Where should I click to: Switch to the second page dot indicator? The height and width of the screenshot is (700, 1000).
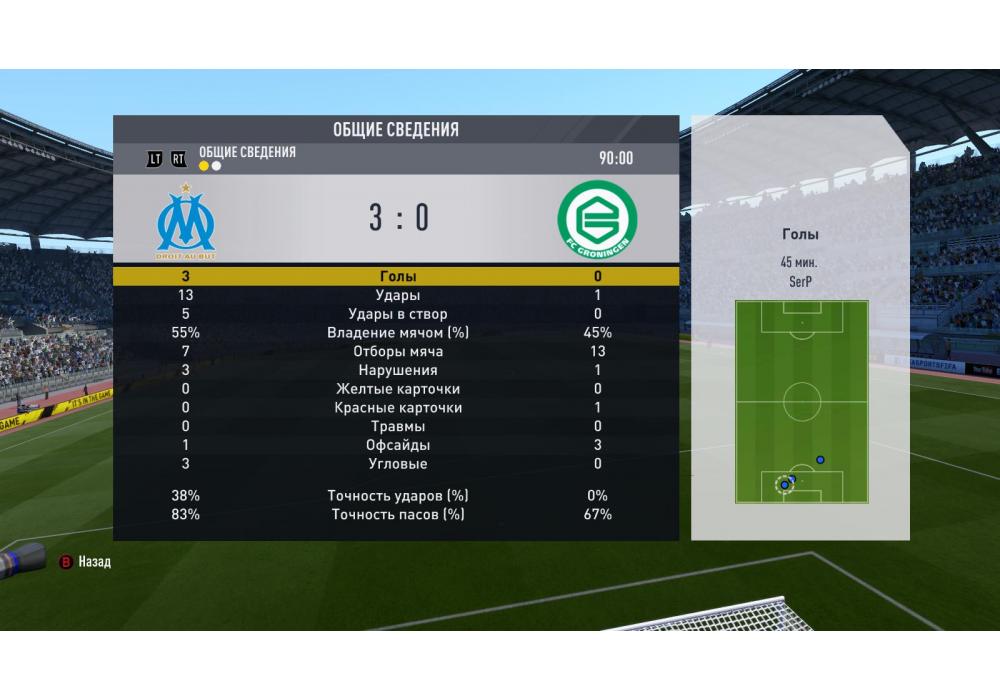(x=217, y=166)
